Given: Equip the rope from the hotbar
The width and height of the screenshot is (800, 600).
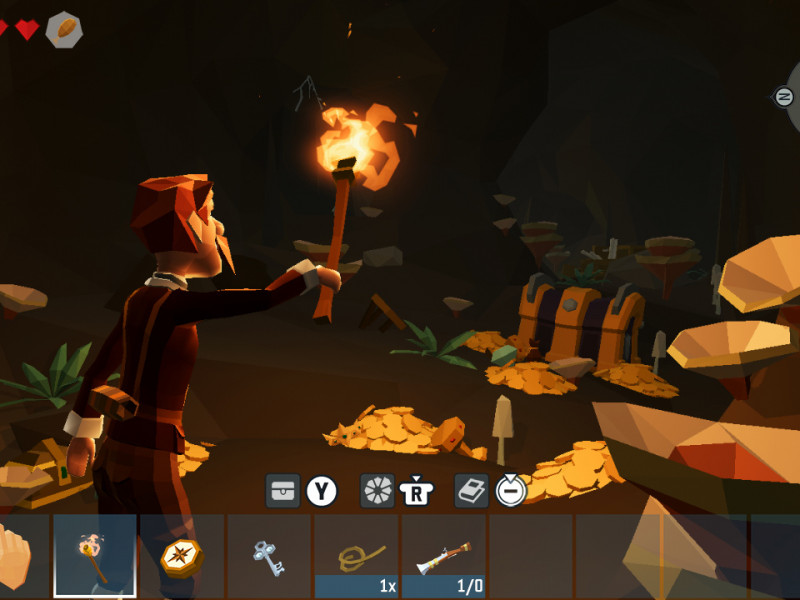Looking at the screenshot, I should 356,556.
